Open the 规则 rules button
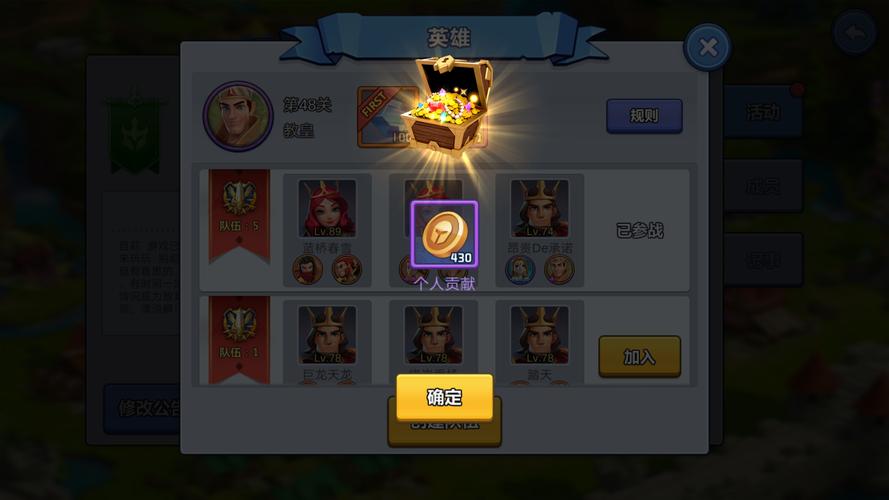 644,116
